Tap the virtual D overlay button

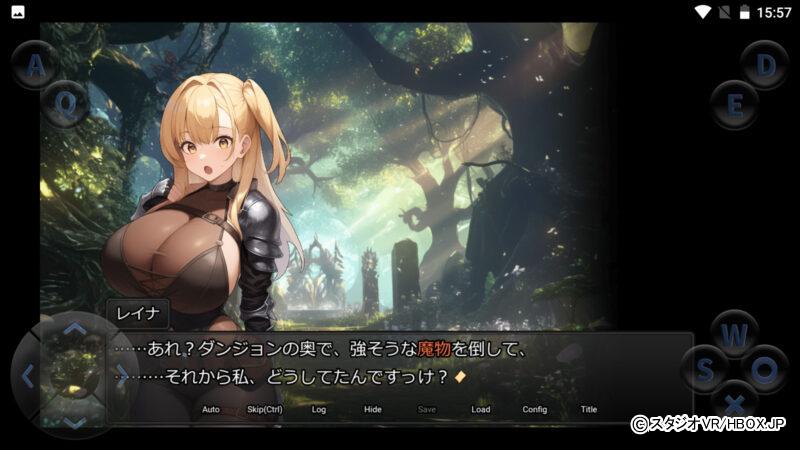pos(765,65)
